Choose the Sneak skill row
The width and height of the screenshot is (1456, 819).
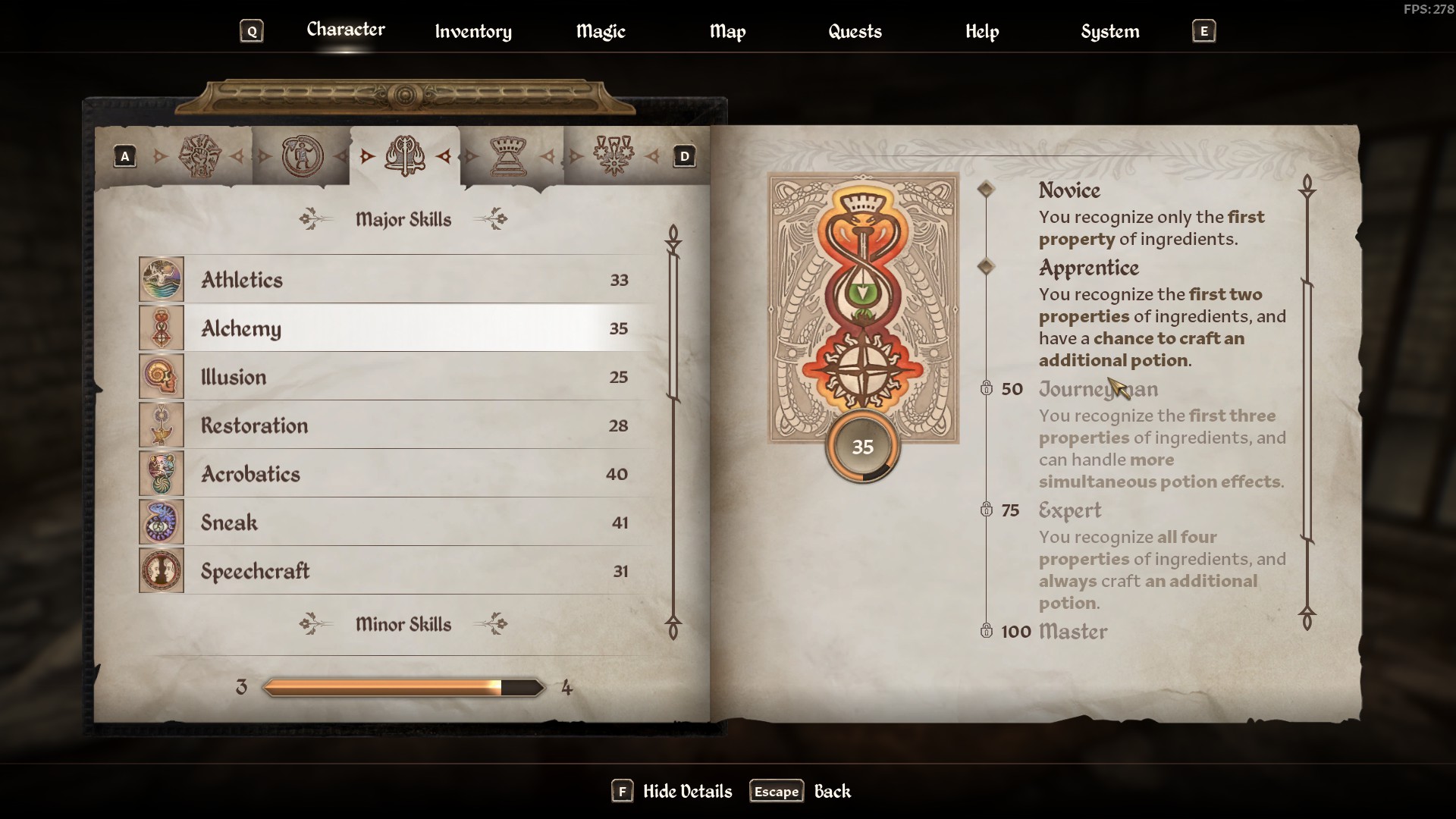[x=394, y=522]
